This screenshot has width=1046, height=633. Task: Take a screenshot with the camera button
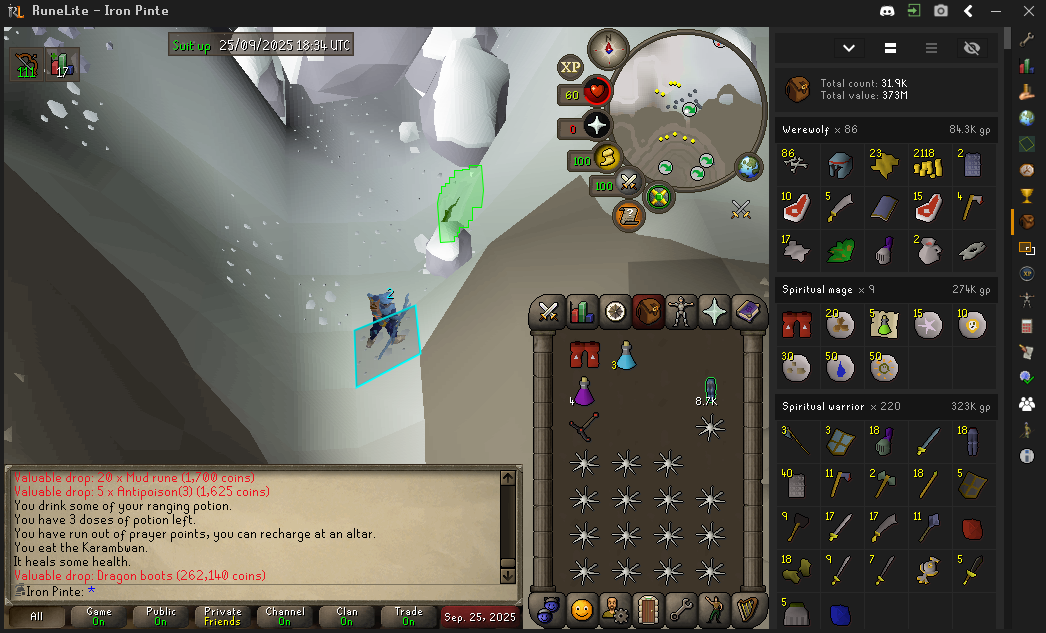coord(941,11)
